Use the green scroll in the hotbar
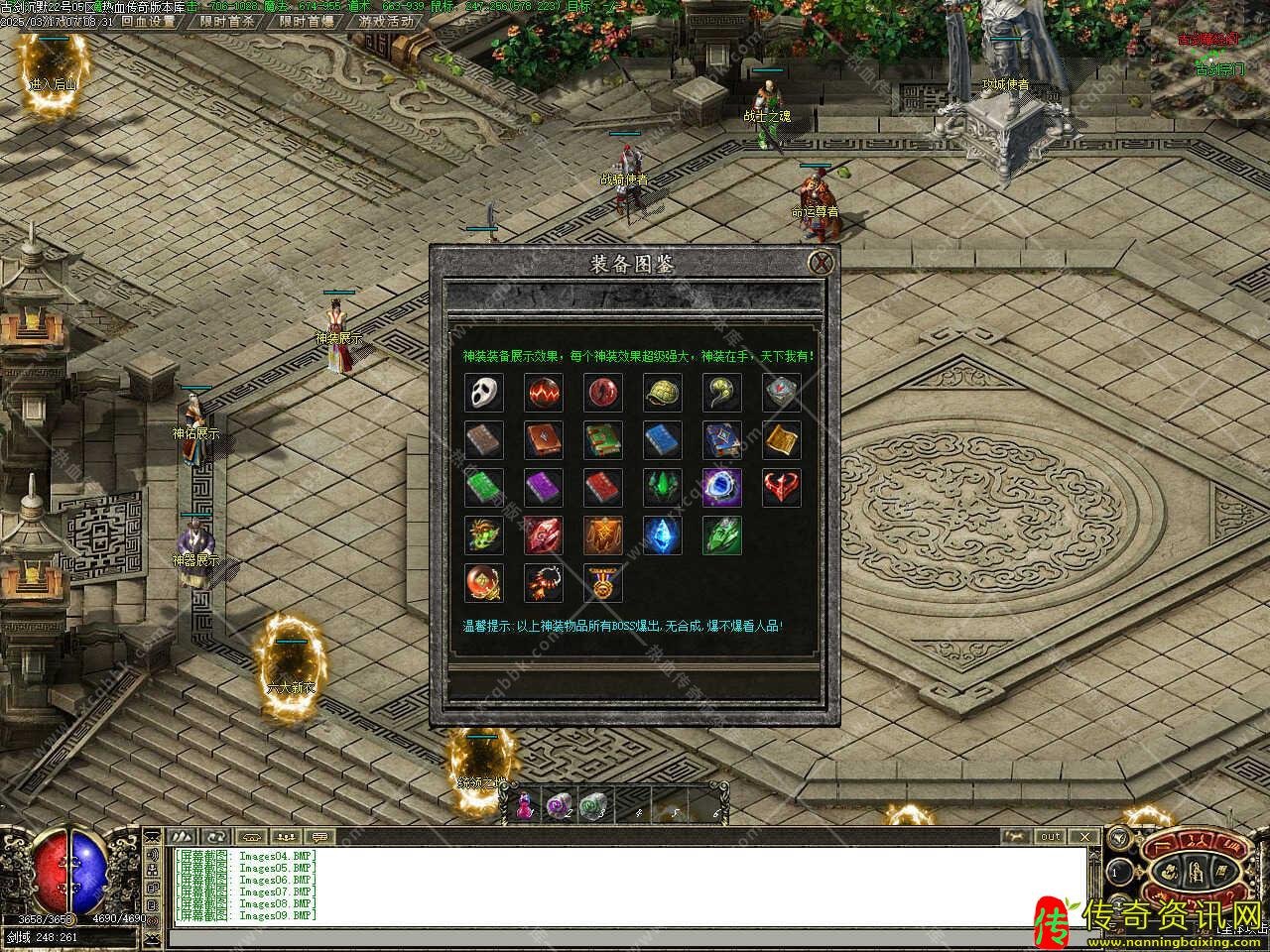The width and height of the screenshot is (1270, 952). tap(592, 805)
